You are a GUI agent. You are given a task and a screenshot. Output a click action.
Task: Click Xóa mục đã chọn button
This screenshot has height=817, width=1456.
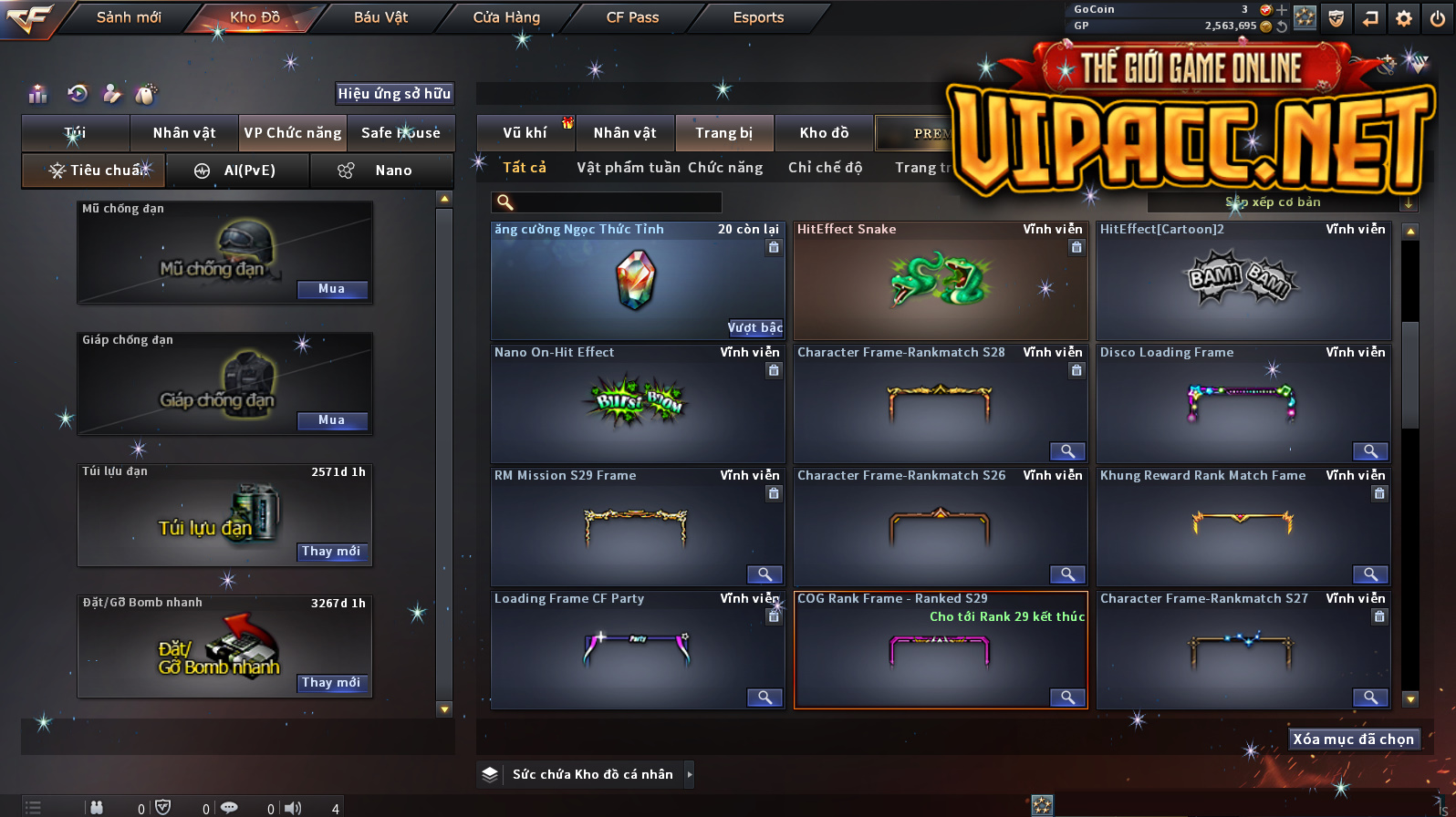[1353, 739]
